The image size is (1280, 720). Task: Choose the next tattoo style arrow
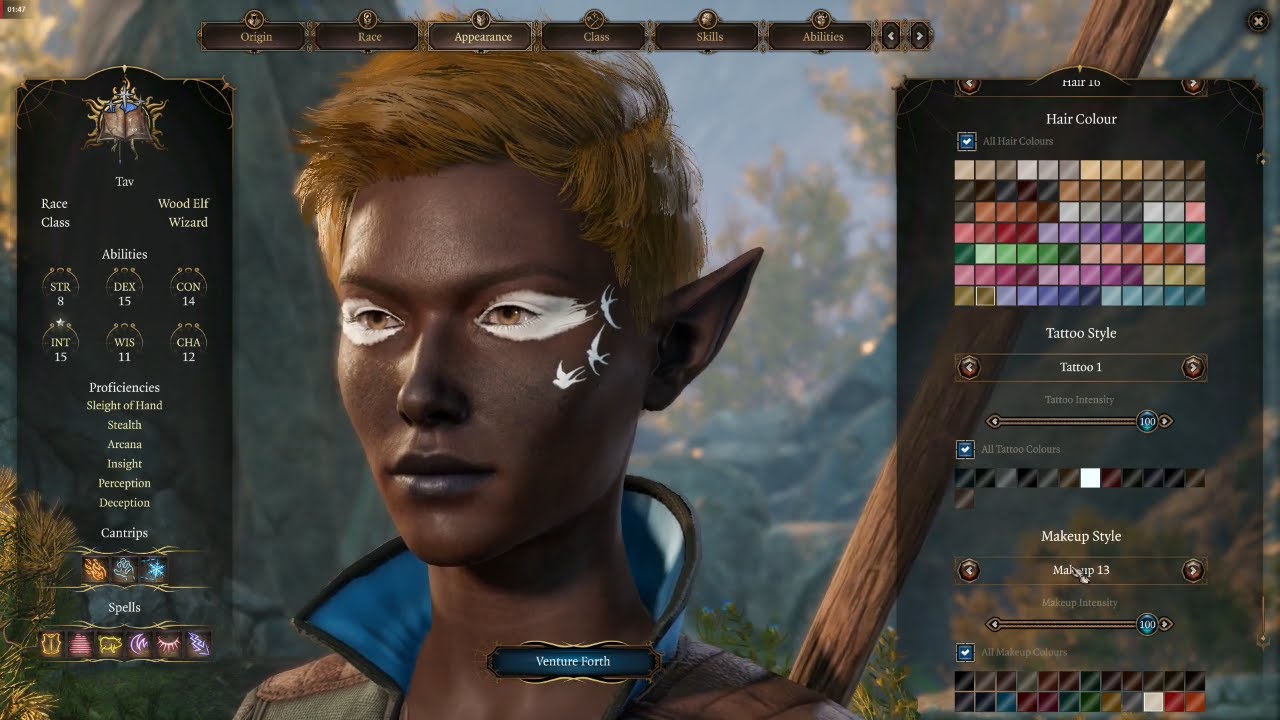point(1192,367)
